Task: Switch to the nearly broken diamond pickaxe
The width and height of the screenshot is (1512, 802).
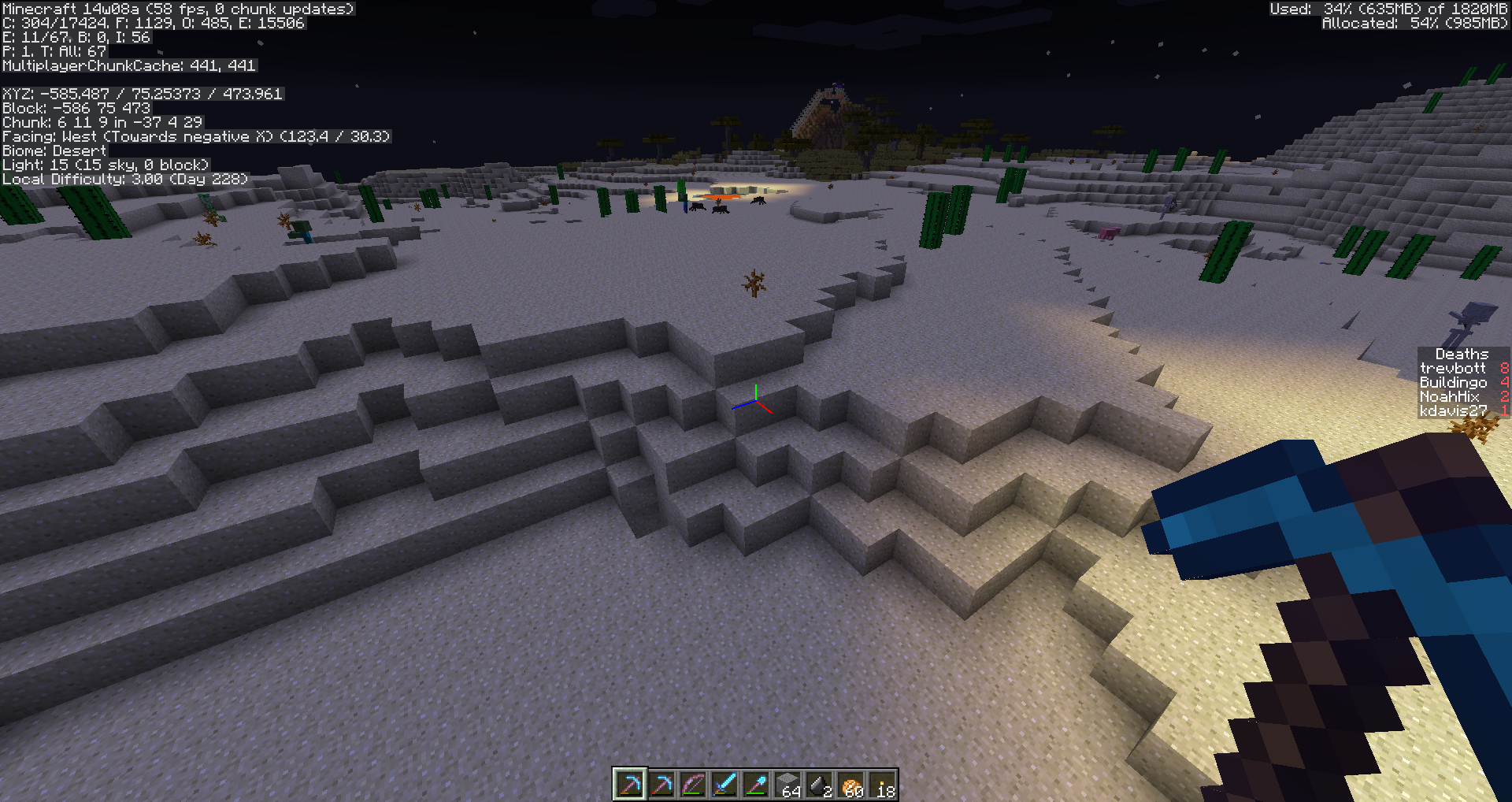Action: tap(661, 785)
